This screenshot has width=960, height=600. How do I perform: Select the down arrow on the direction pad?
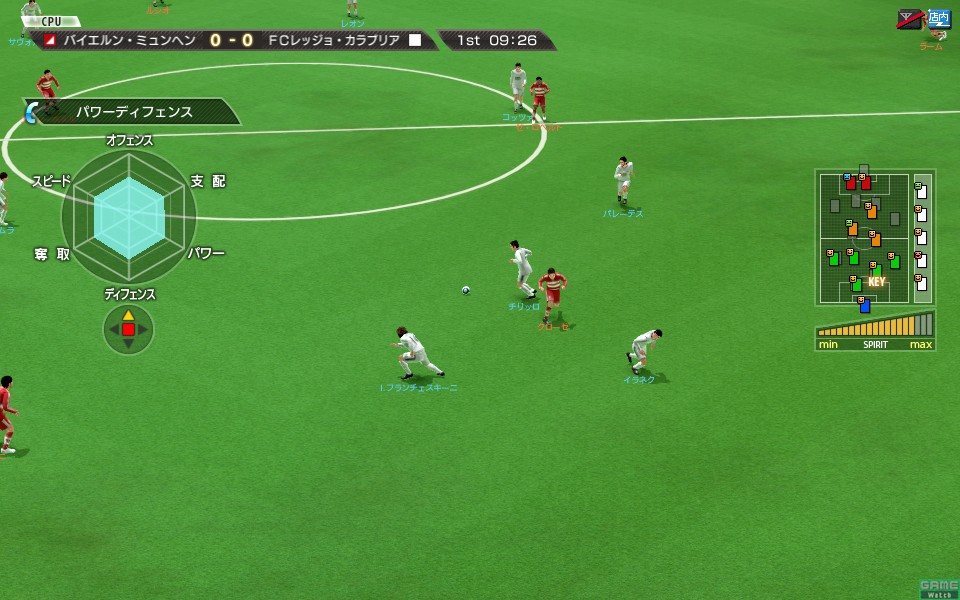coord(128,343)
